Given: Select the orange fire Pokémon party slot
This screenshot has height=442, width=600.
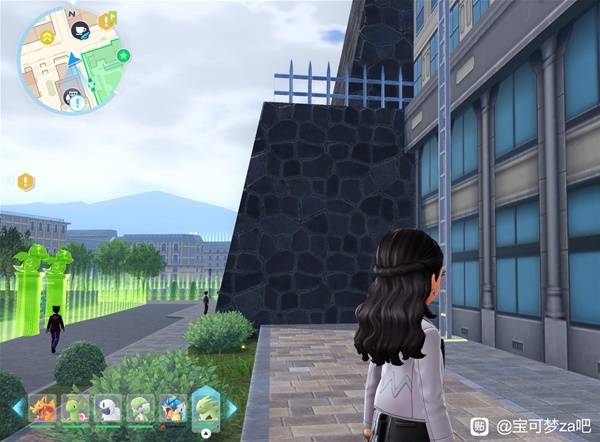Looking at the screenshot, I should 44,408.
